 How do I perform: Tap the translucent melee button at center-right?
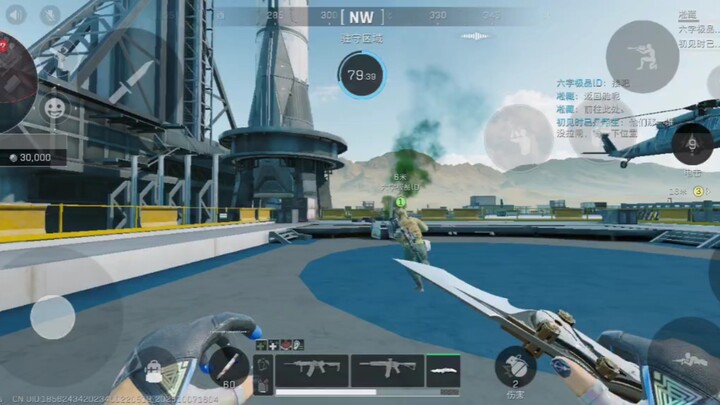[518, 136]
